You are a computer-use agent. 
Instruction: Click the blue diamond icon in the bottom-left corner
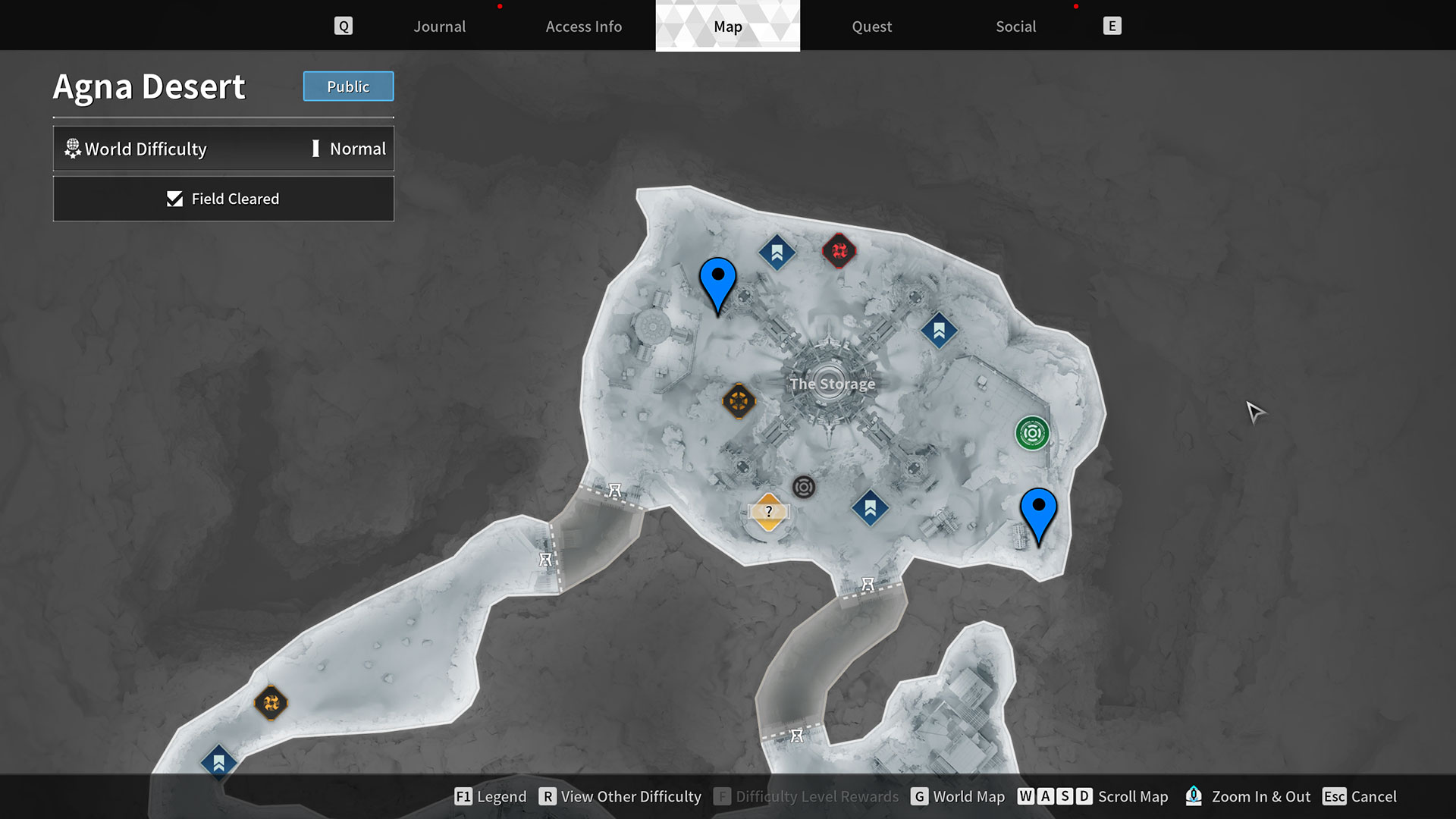pyautogui.click(x=218, y=764)
